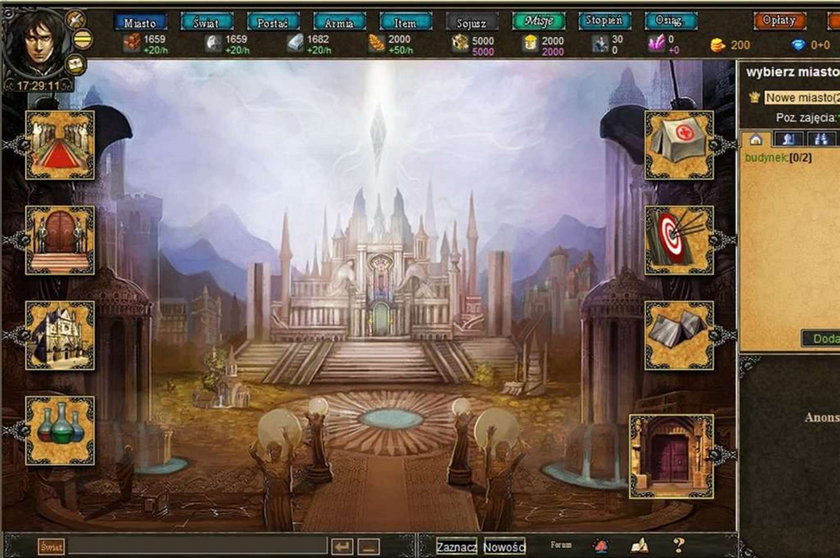840x558 pixels.
Task: Open the Stopień rank menu
Action: click(x=605, y=21)
